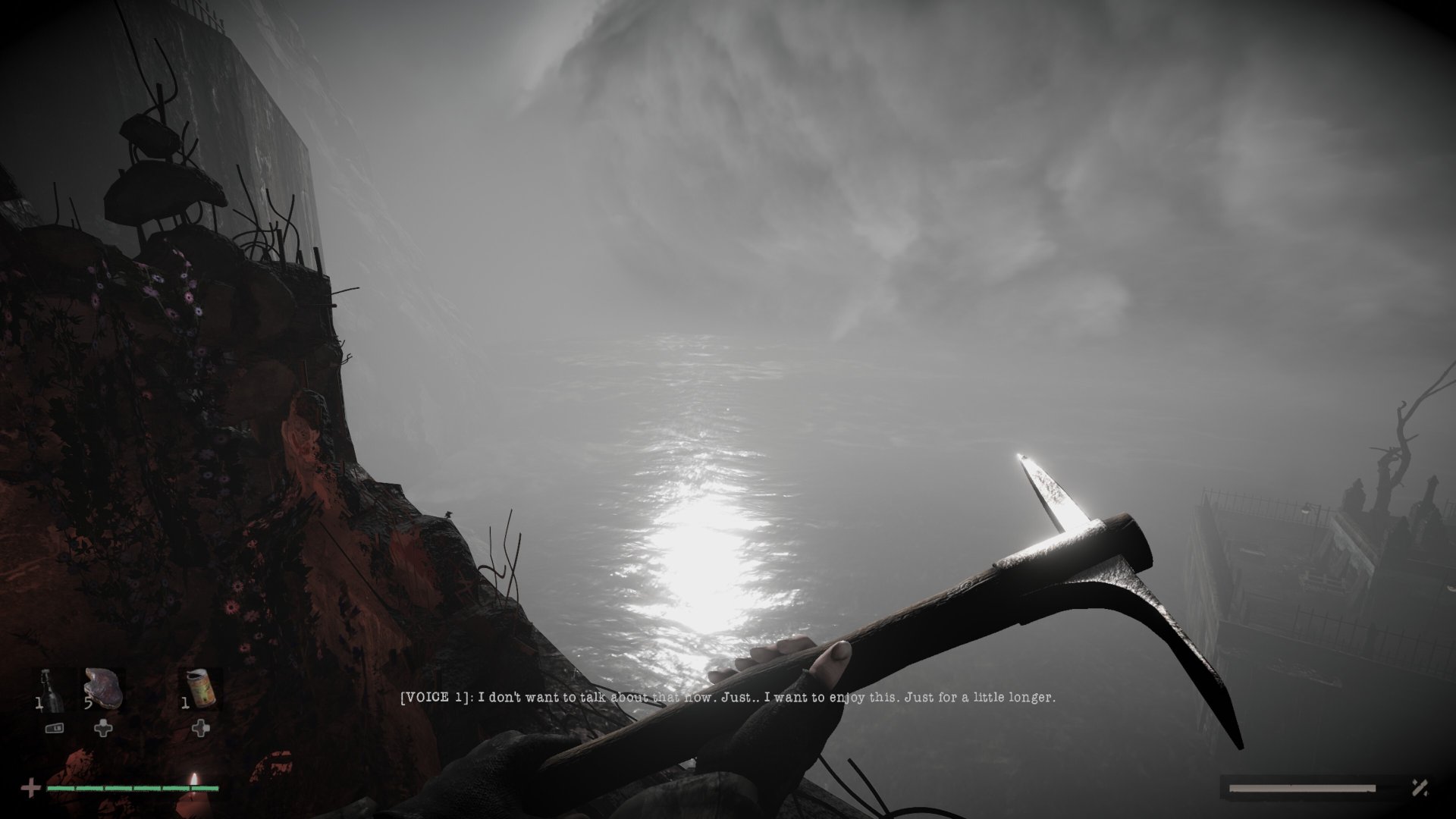Click the candle flame status indicator
Viewport: 1456px width, 819px height.
point(195,780)
